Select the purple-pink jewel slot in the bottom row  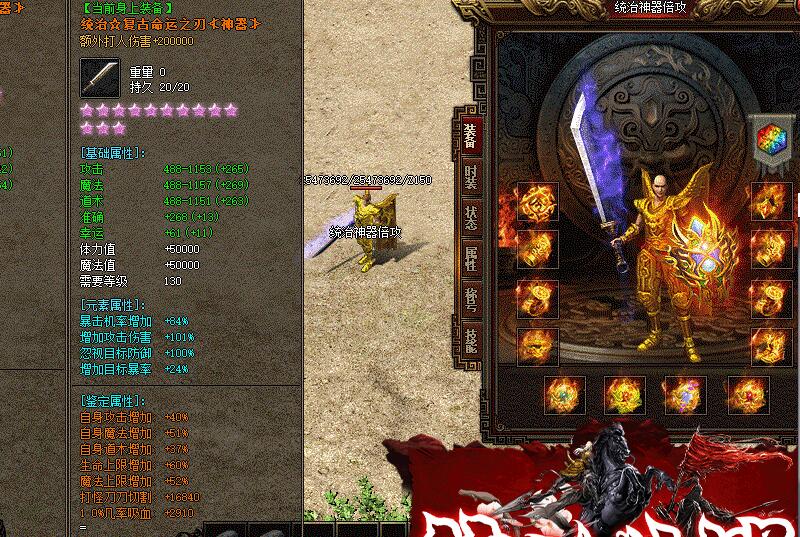684,395
